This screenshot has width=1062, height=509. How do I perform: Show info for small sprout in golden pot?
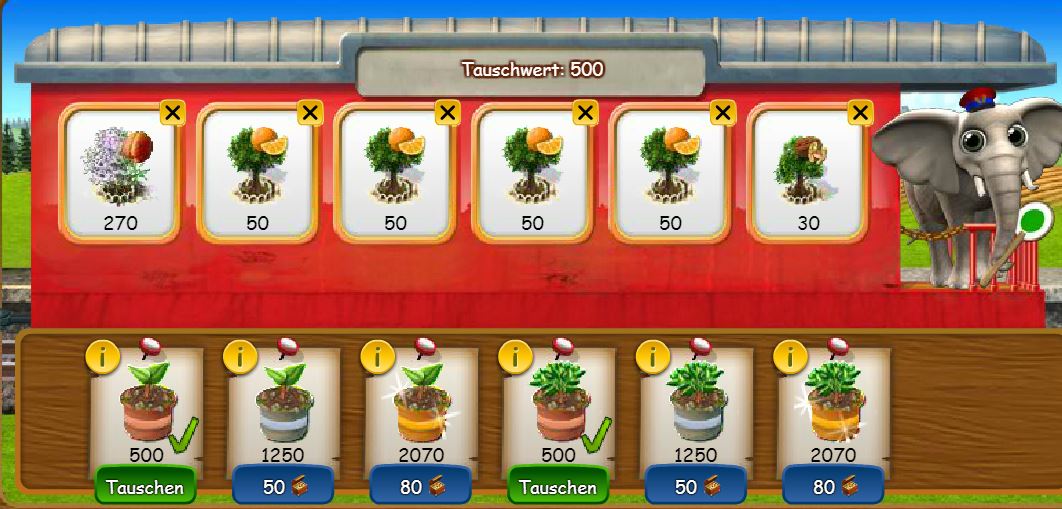click(x=376, y=355)
